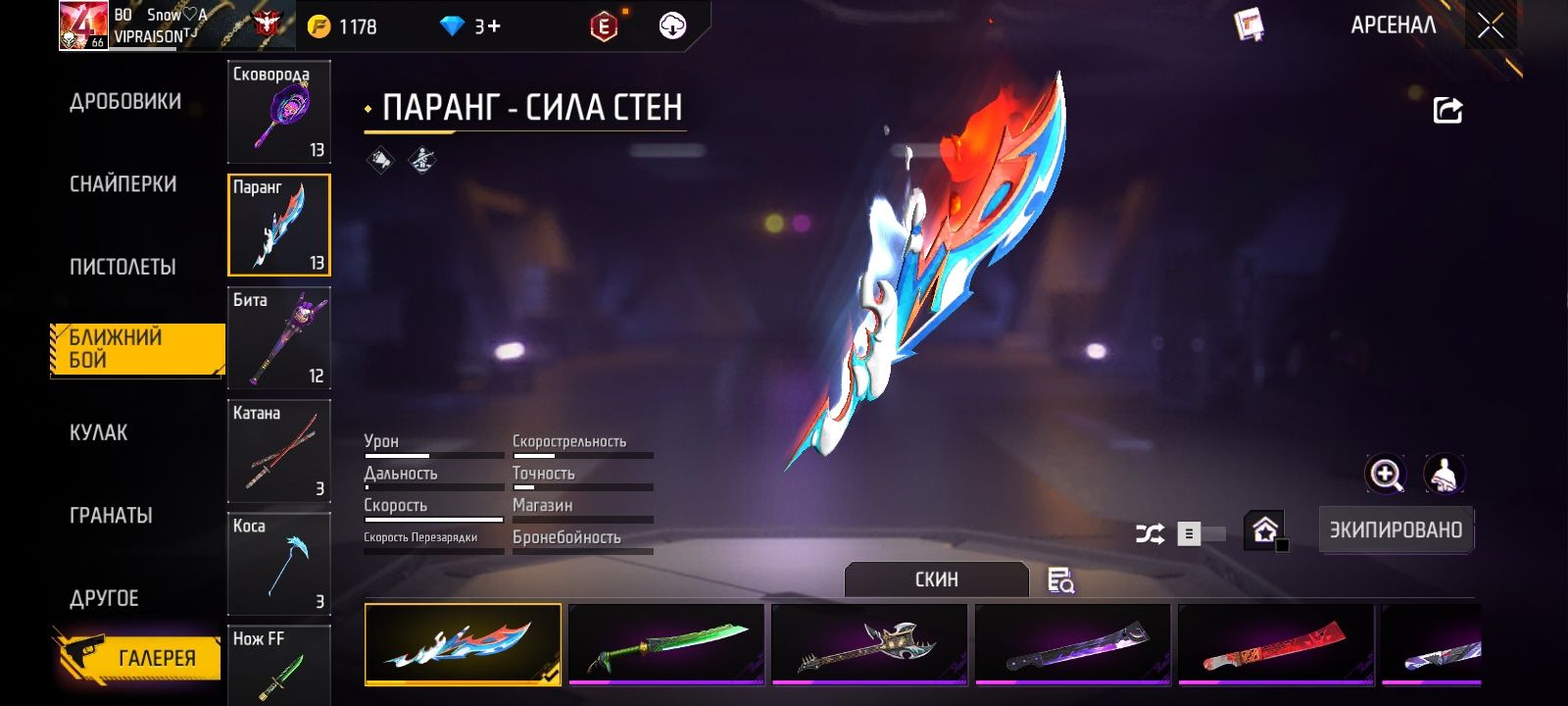1568x706 pixels.
Task: Zoom in with the magnifier icon
Action: coord(1386,475)
